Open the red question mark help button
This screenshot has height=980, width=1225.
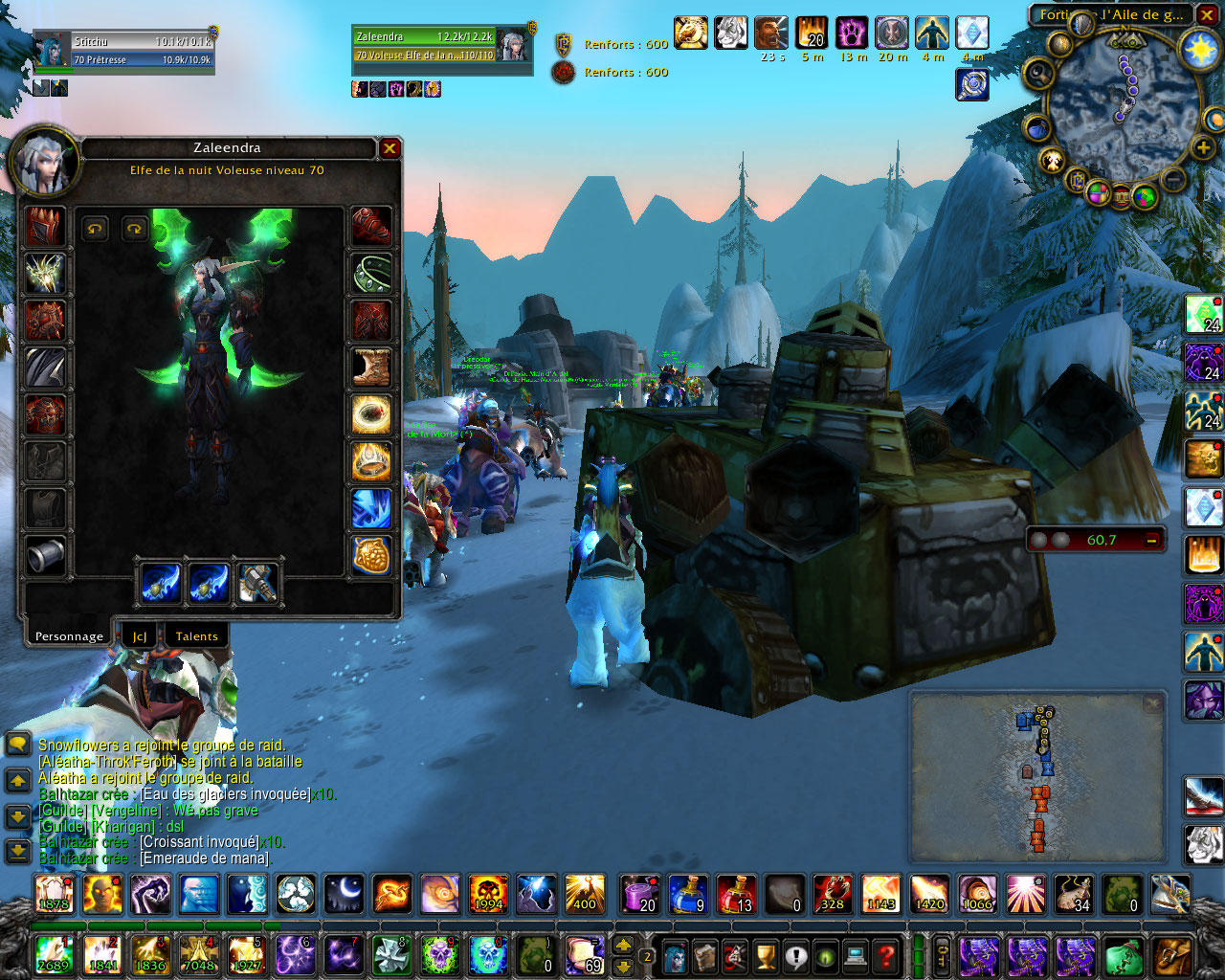[887, 955]
